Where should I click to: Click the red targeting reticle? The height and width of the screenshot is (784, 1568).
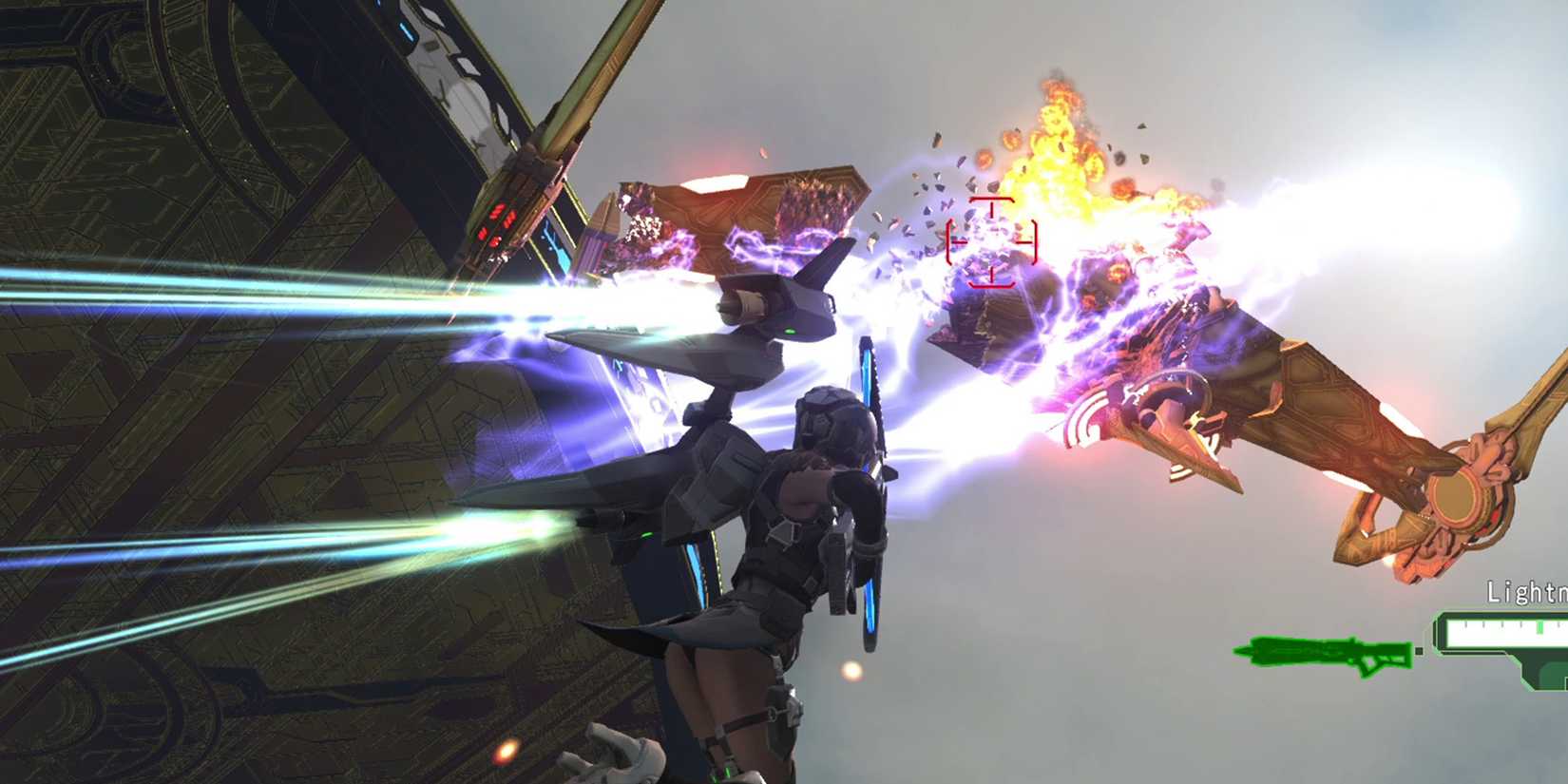pos(993,242)
